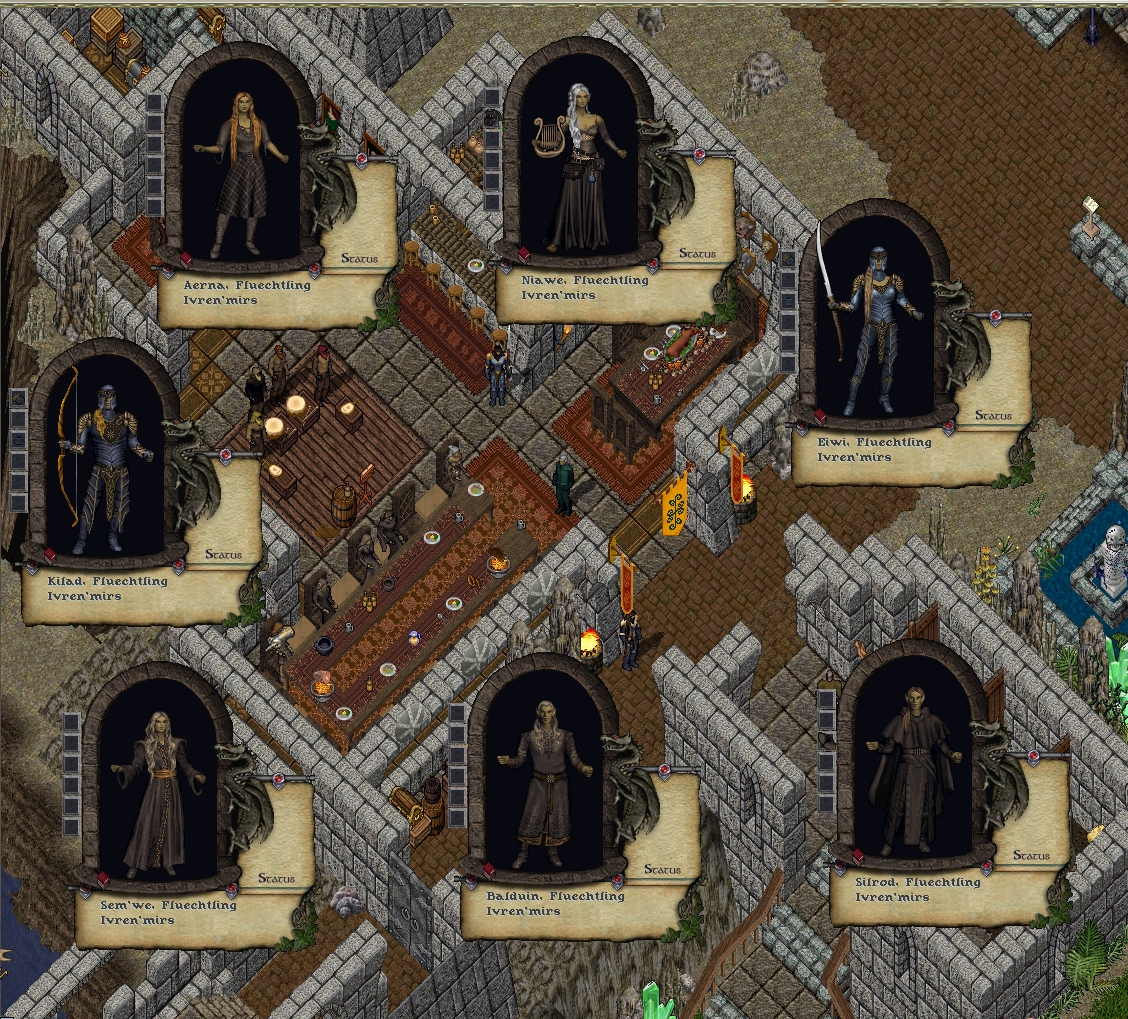
Task: Open Balduin's Status button
Action: click(662, 870)
